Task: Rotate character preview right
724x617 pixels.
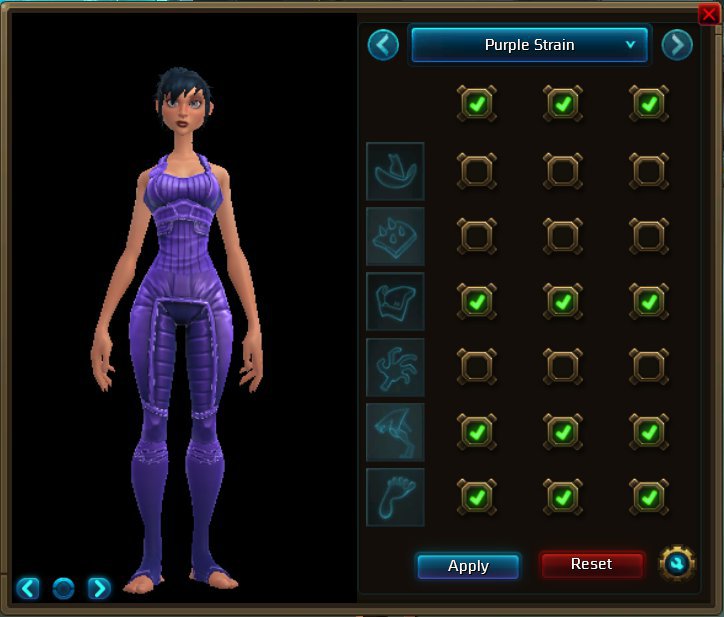Action: pyautogui.click(x=99, y=588)
